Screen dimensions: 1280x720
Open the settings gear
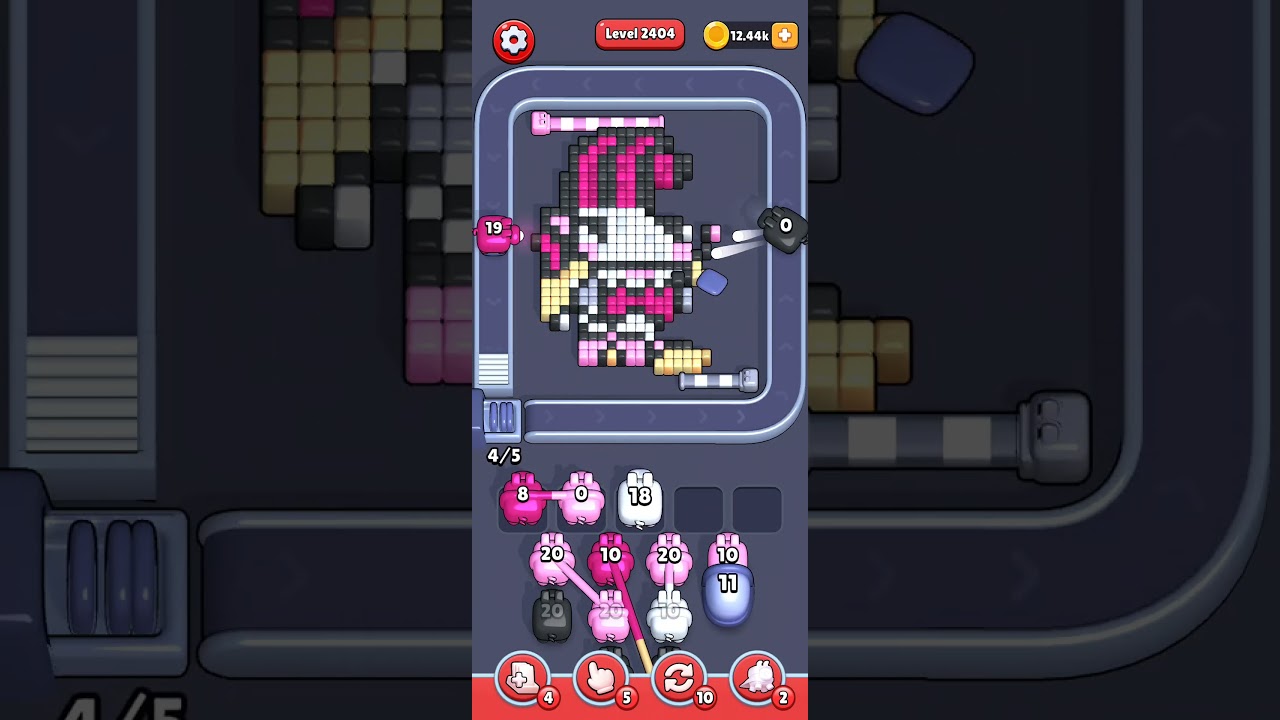515,40
